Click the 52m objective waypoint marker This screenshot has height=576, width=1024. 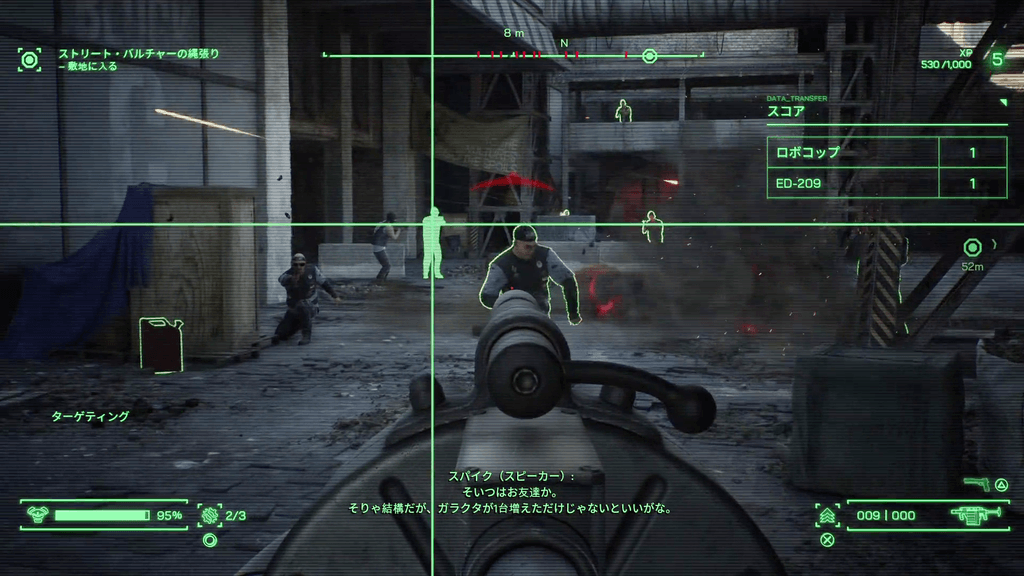coord(971,248)
